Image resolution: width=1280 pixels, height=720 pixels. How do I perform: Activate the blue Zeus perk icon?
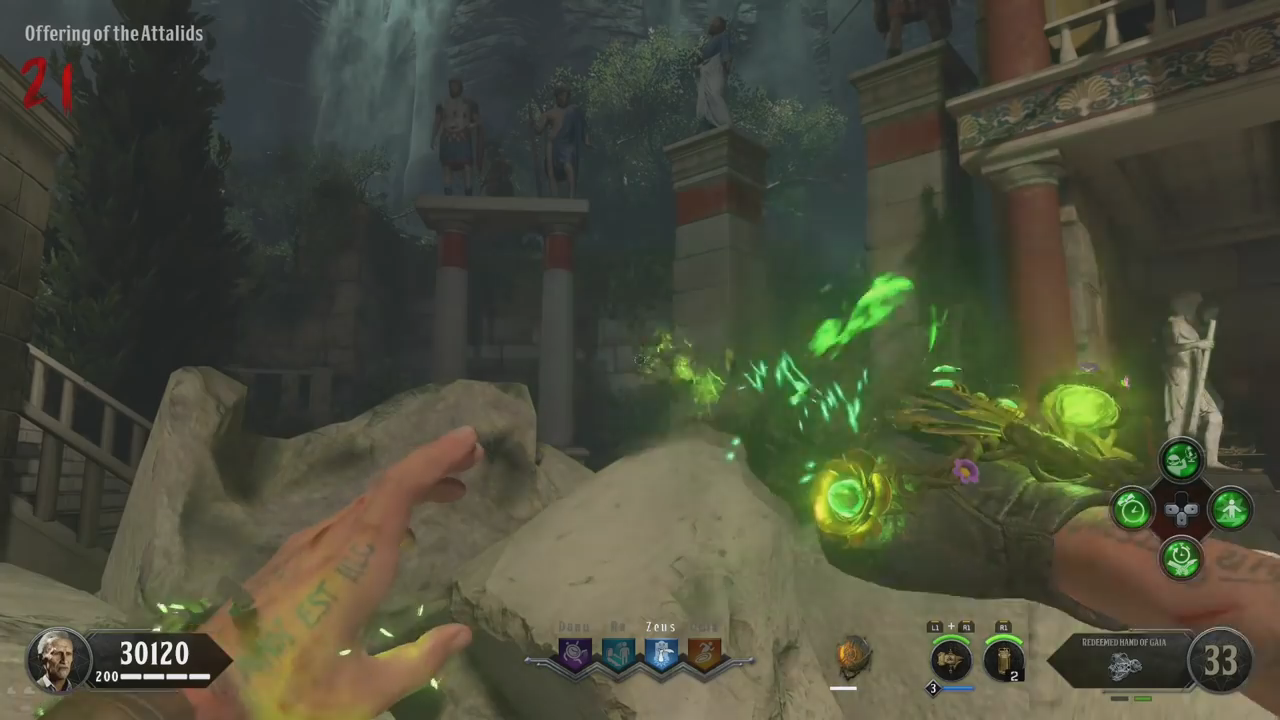pos(661,654)
